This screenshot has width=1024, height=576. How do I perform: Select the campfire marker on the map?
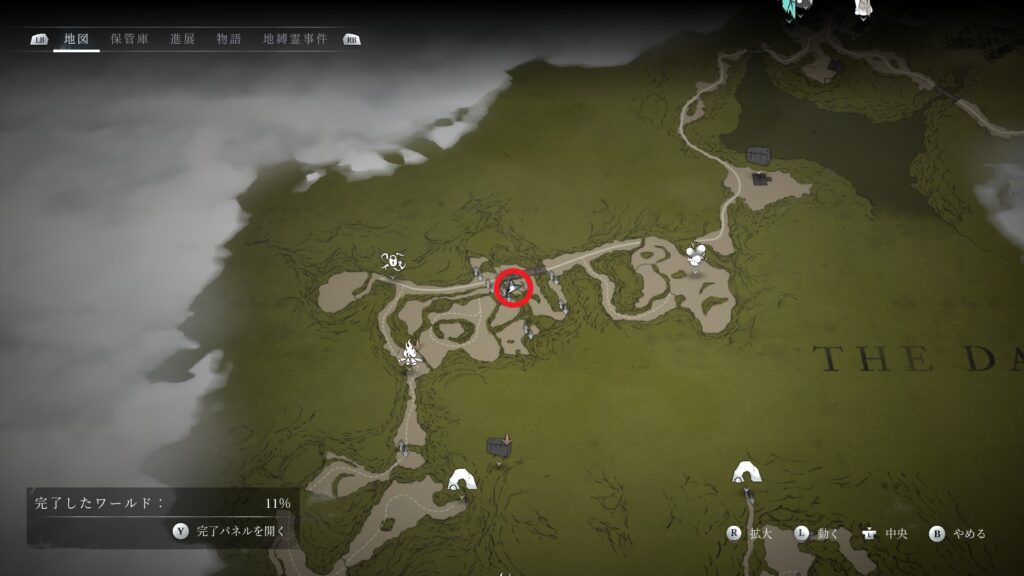(x=409, y=352)
